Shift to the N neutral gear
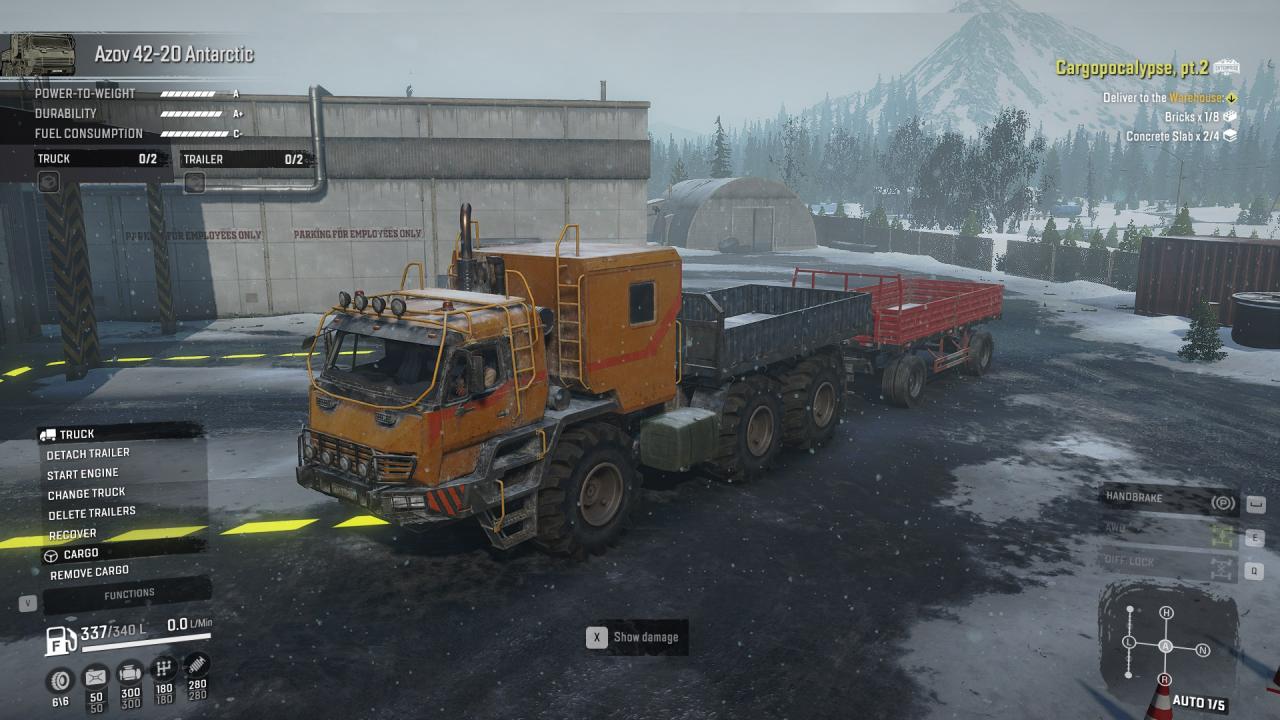1280x720 pixels. tap(1203, 650)
